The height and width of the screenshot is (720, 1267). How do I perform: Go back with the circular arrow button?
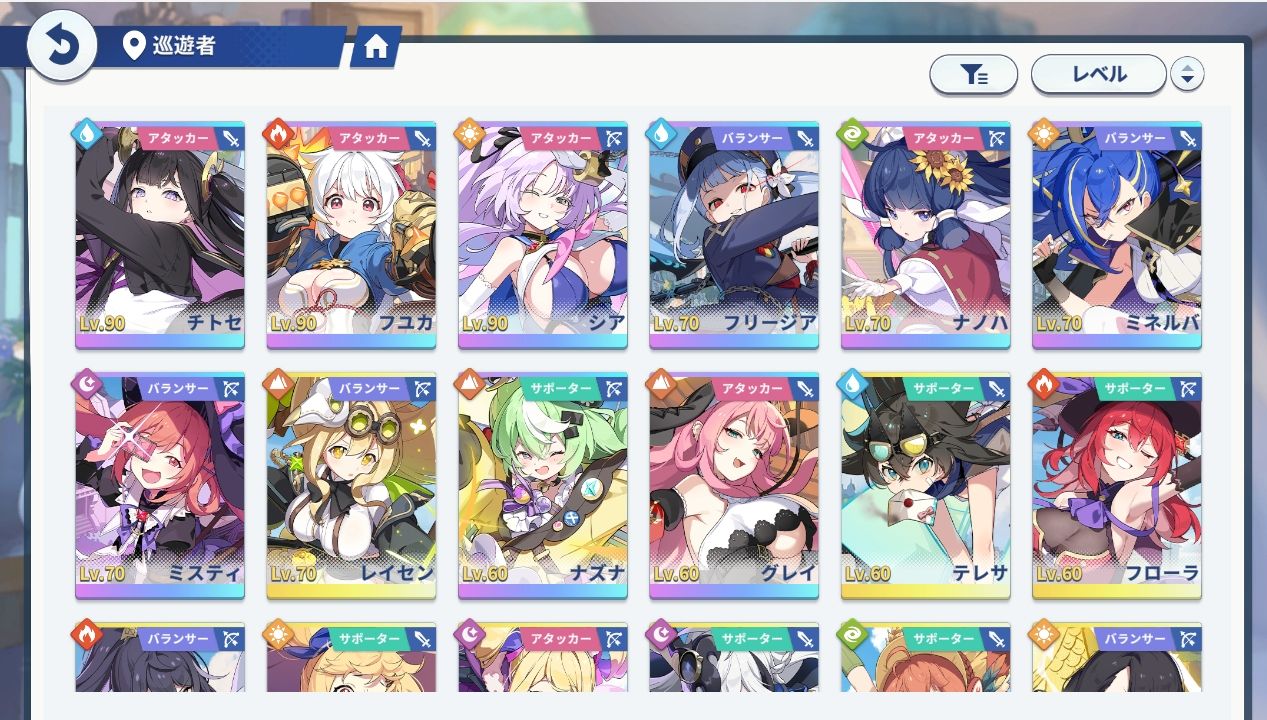(x=61, y=46)
